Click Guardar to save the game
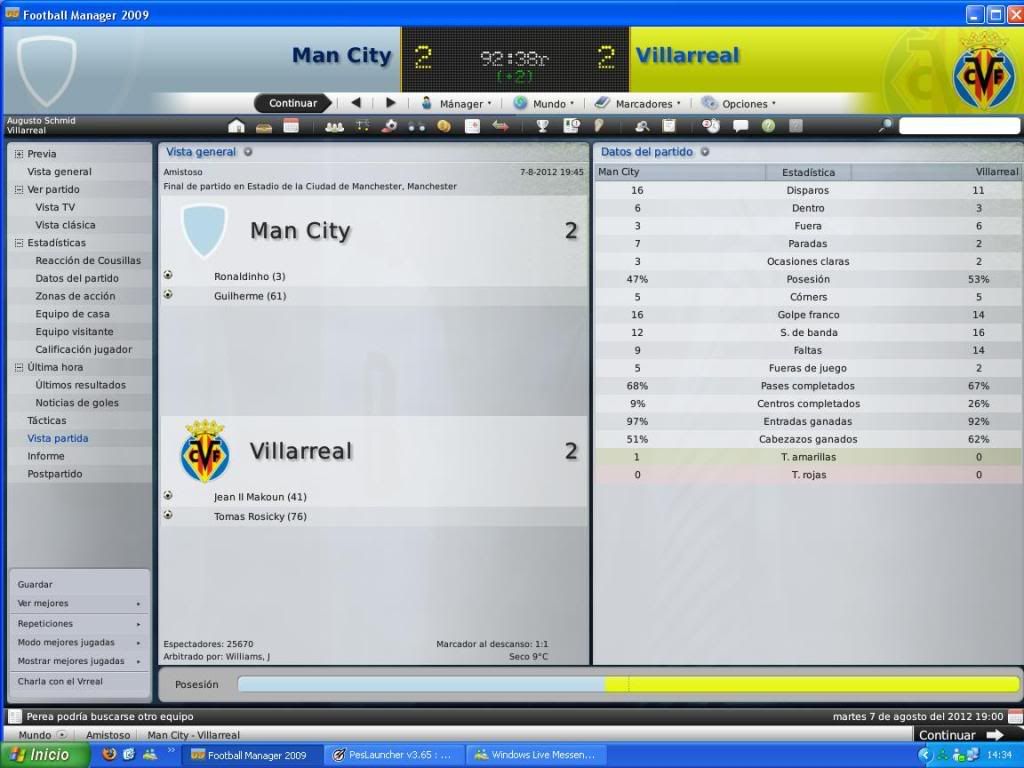 35,585
